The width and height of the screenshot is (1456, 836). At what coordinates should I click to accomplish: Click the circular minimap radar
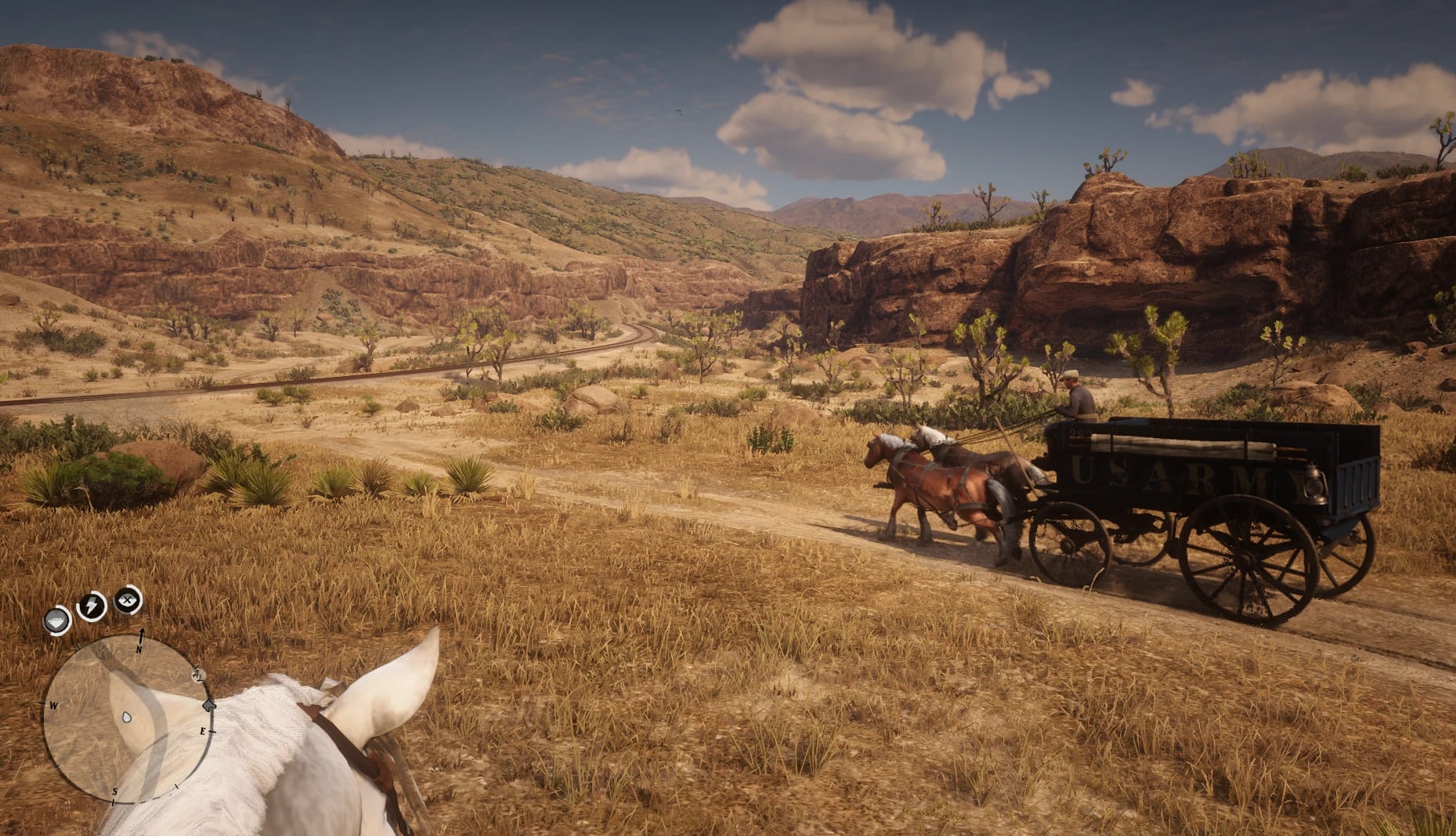[125, 718]
